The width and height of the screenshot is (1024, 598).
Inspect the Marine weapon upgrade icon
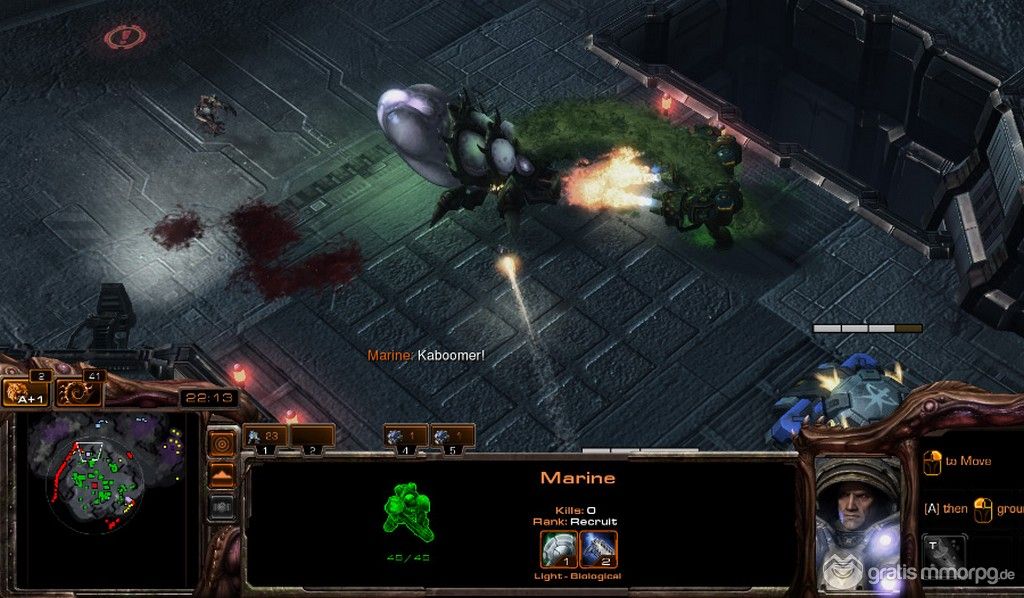point(598,549)
